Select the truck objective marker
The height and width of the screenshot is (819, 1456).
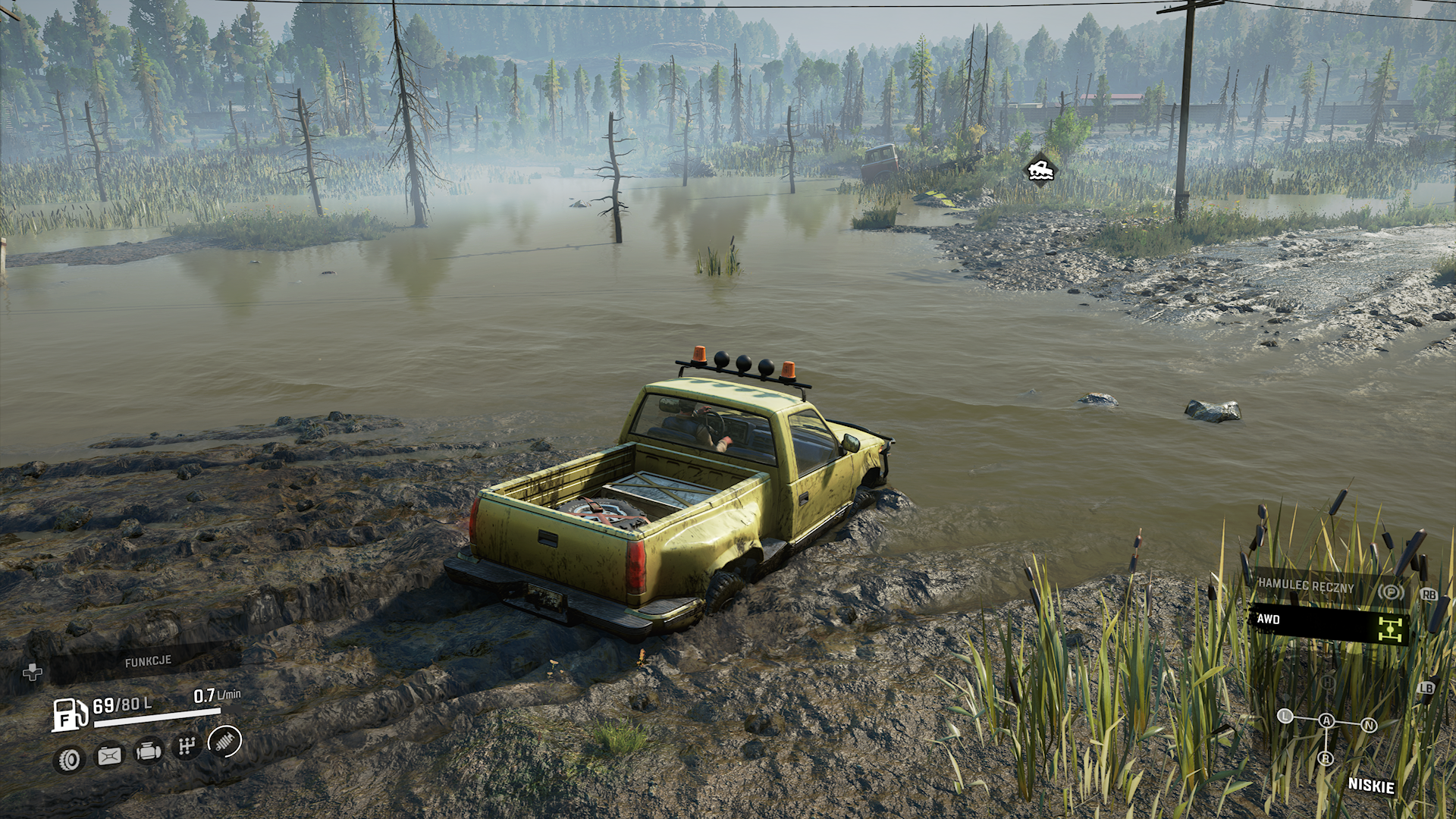coord(1038,169)
